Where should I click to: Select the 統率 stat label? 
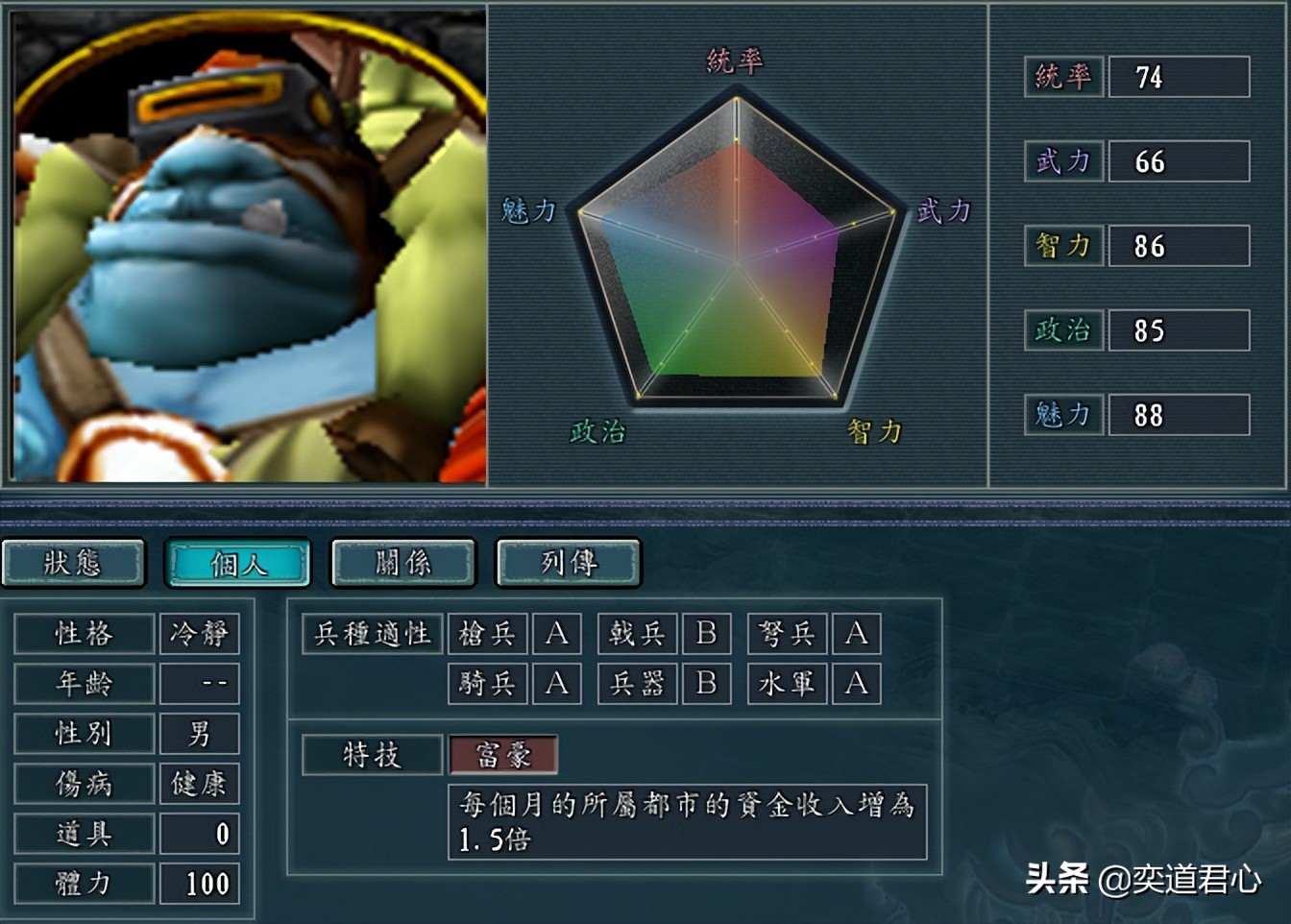1063,79
